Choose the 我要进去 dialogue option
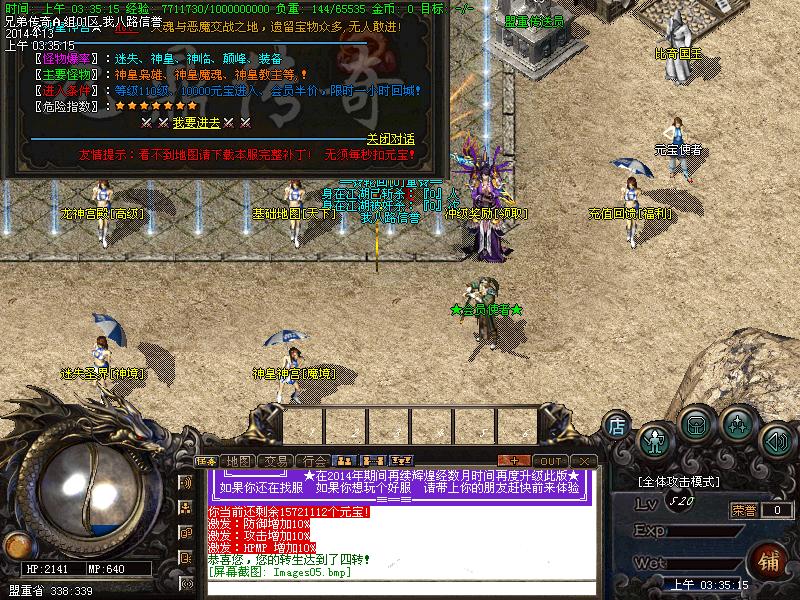This screenshot has width=800, height=600. (x=196, y=122)
